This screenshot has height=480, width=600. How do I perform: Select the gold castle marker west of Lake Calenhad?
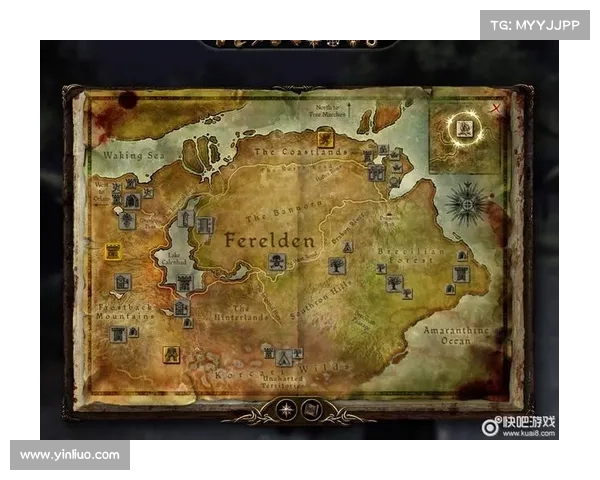113,252
